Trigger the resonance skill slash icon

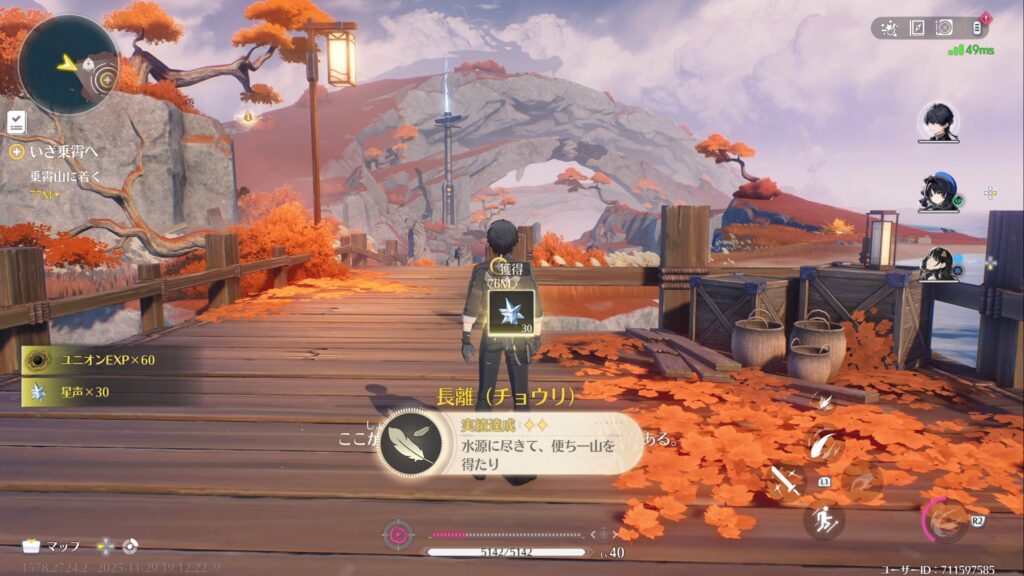[x=825, y=444]
